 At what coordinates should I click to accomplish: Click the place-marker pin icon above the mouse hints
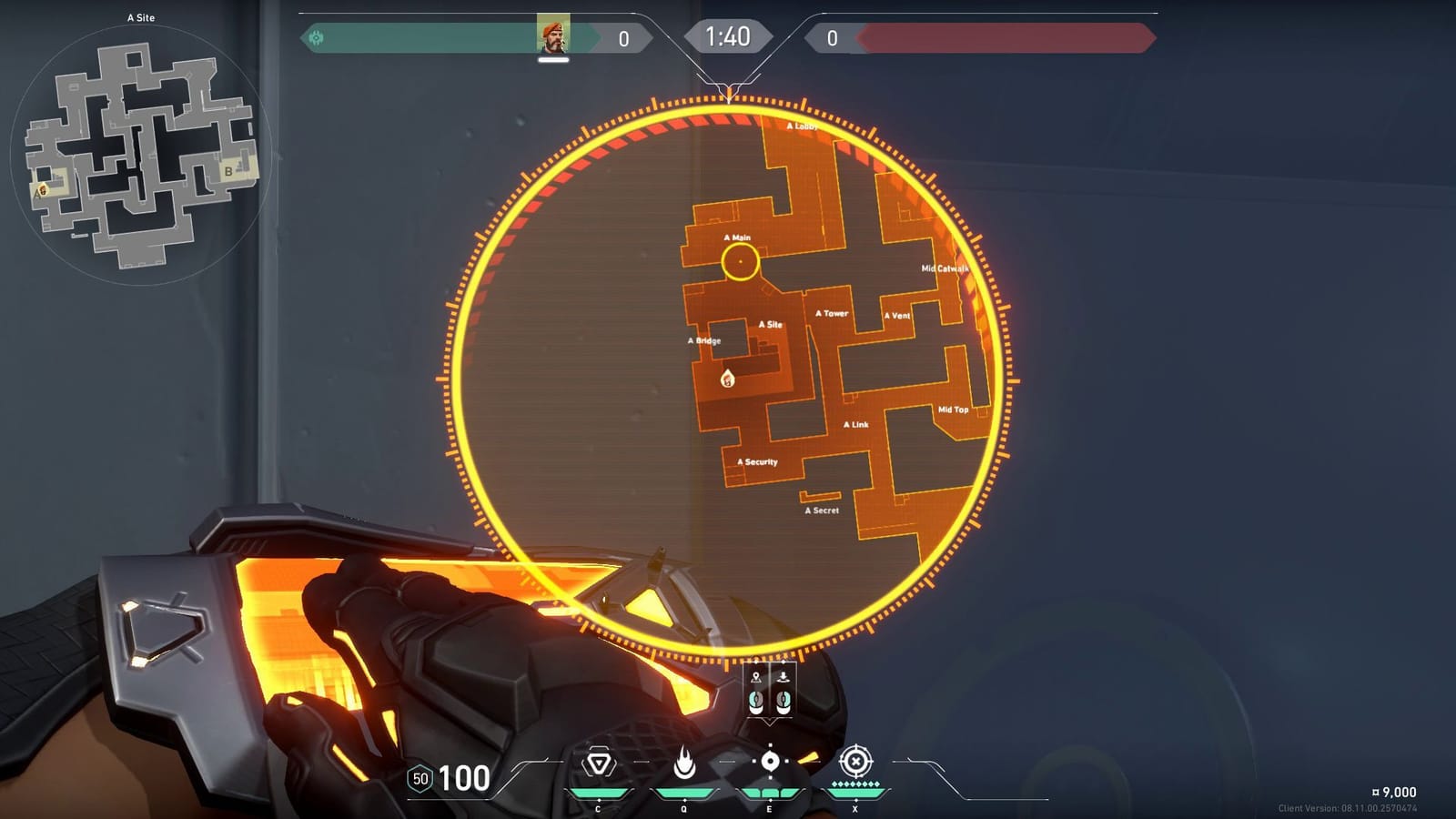(x=757, y=678)
